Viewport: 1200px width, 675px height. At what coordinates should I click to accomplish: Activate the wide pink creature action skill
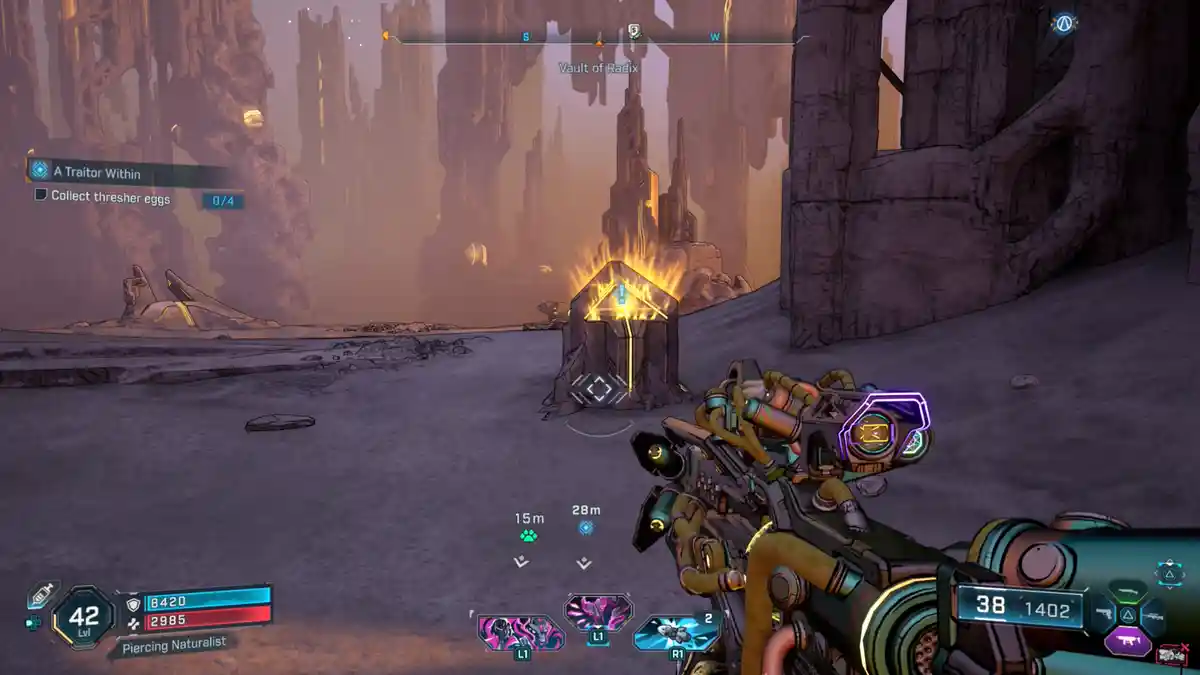click(x=521, y=632)
